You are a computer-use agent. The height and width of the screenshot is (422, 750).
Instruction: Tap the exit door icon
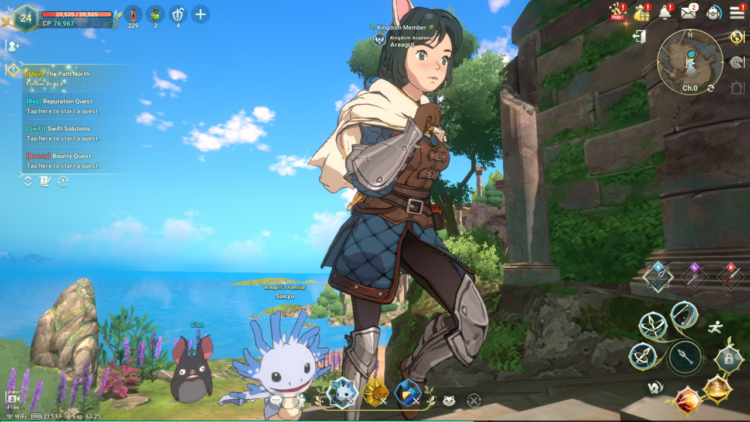pyautogui.click(x=639, y=37)
